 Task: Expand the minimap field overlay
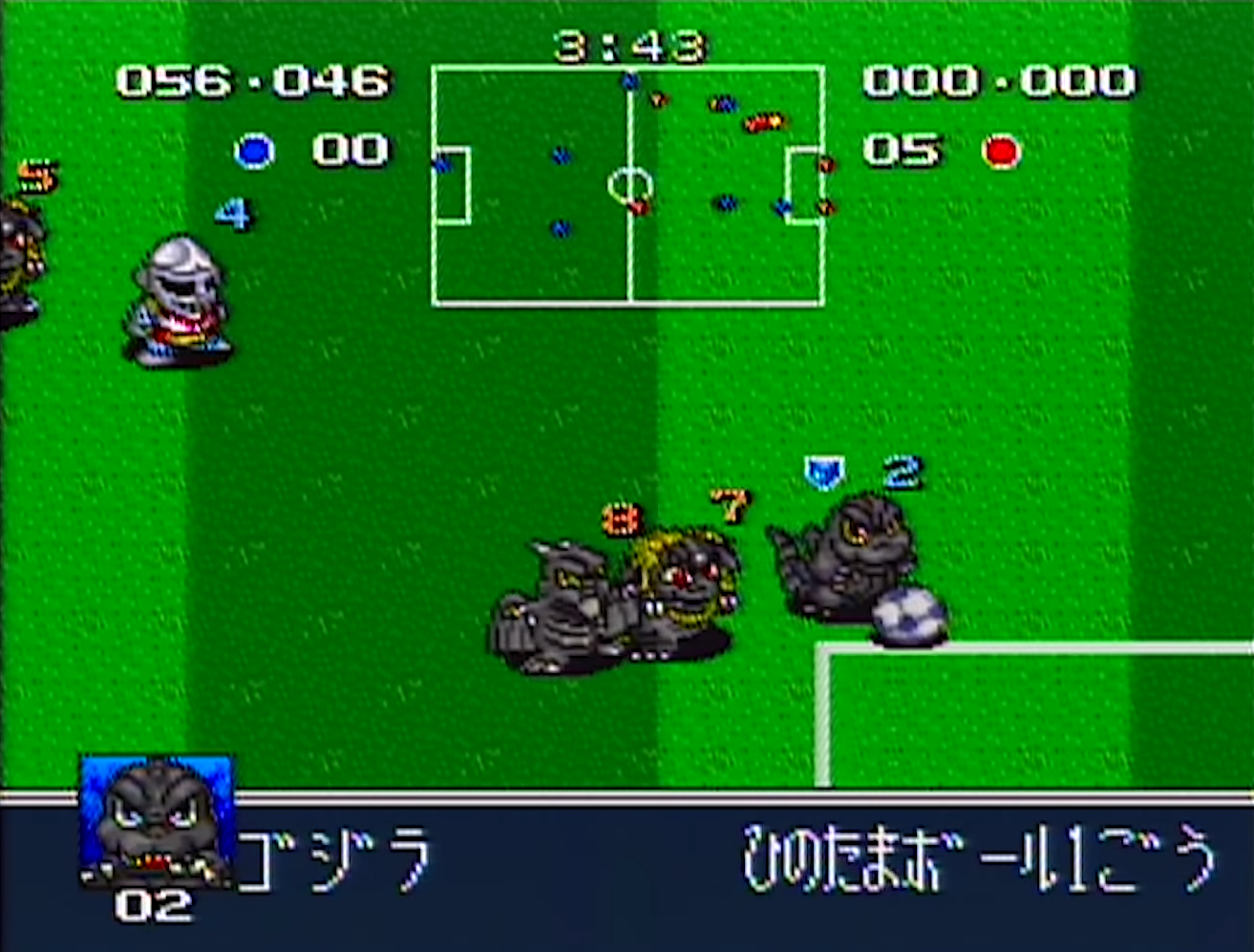pyautogui.click(x=630, y=184)
